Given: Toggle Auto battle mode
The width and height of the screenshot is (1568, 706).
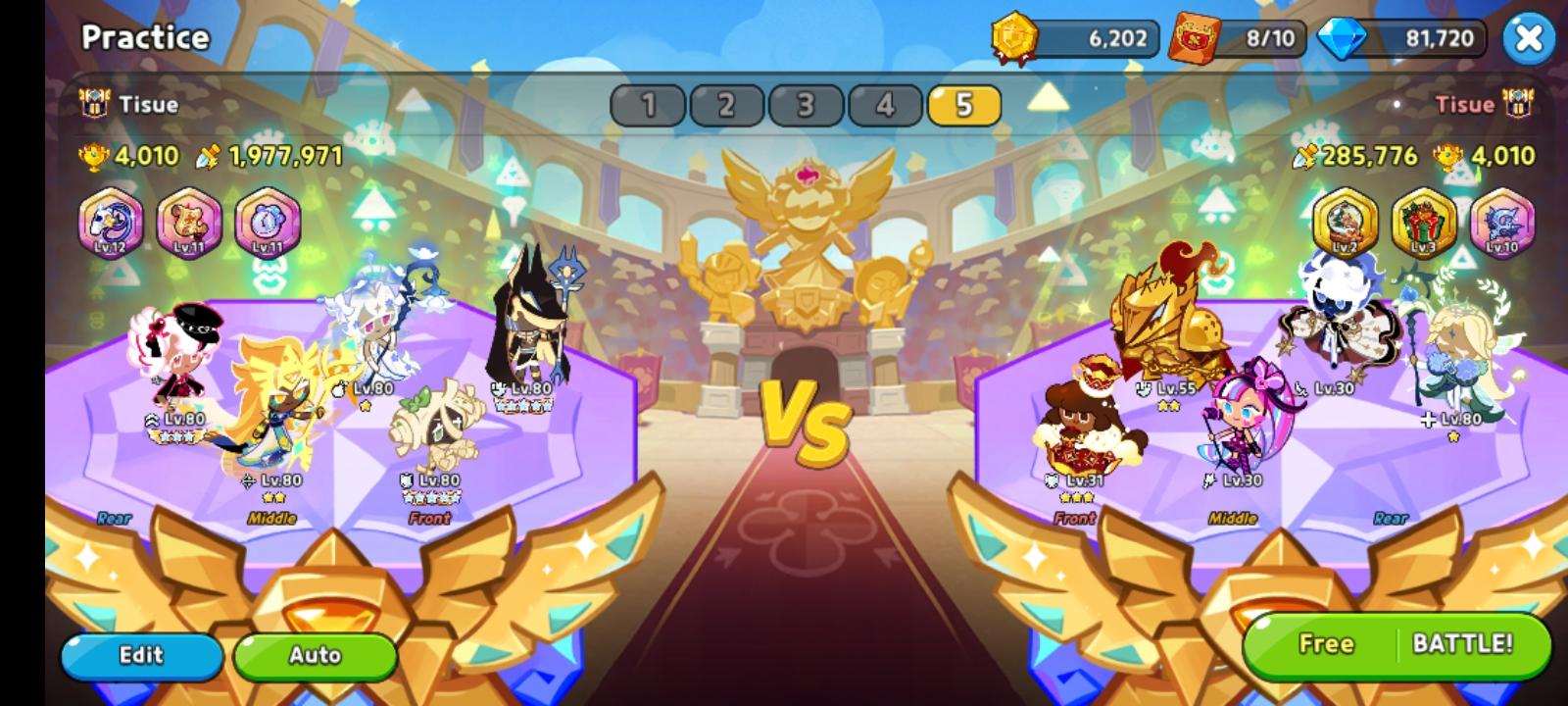Looking at the screenshot, I should [x=315, y=654].
